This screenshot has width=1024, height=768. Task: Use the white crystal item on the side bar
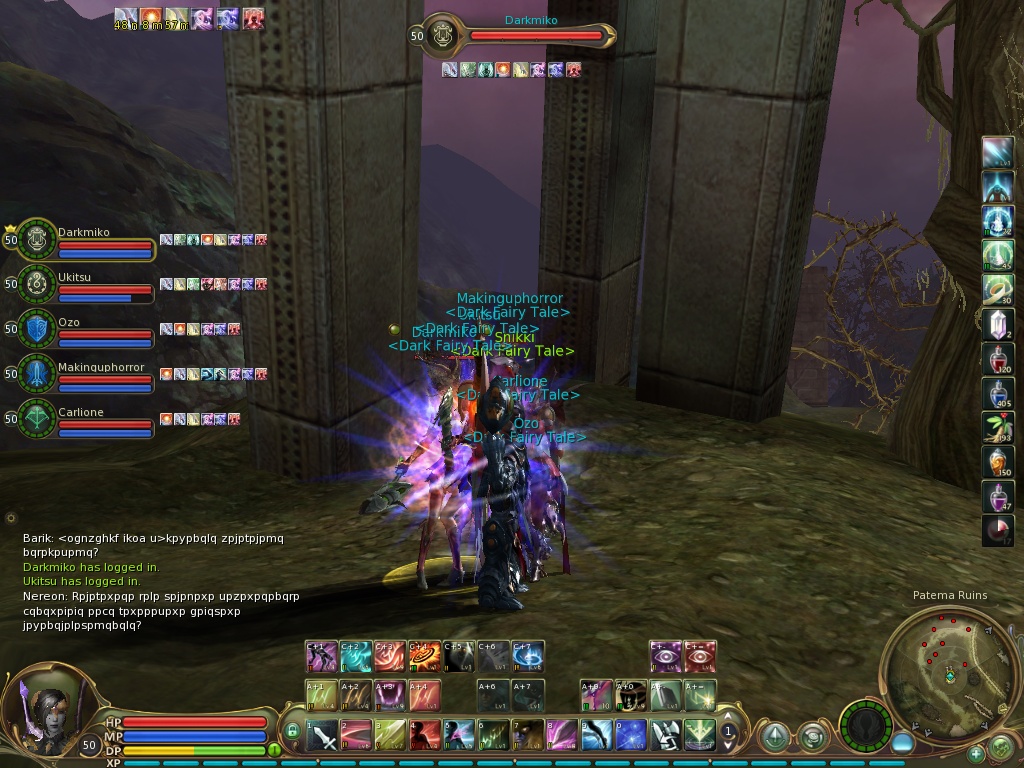coord(998,323)
